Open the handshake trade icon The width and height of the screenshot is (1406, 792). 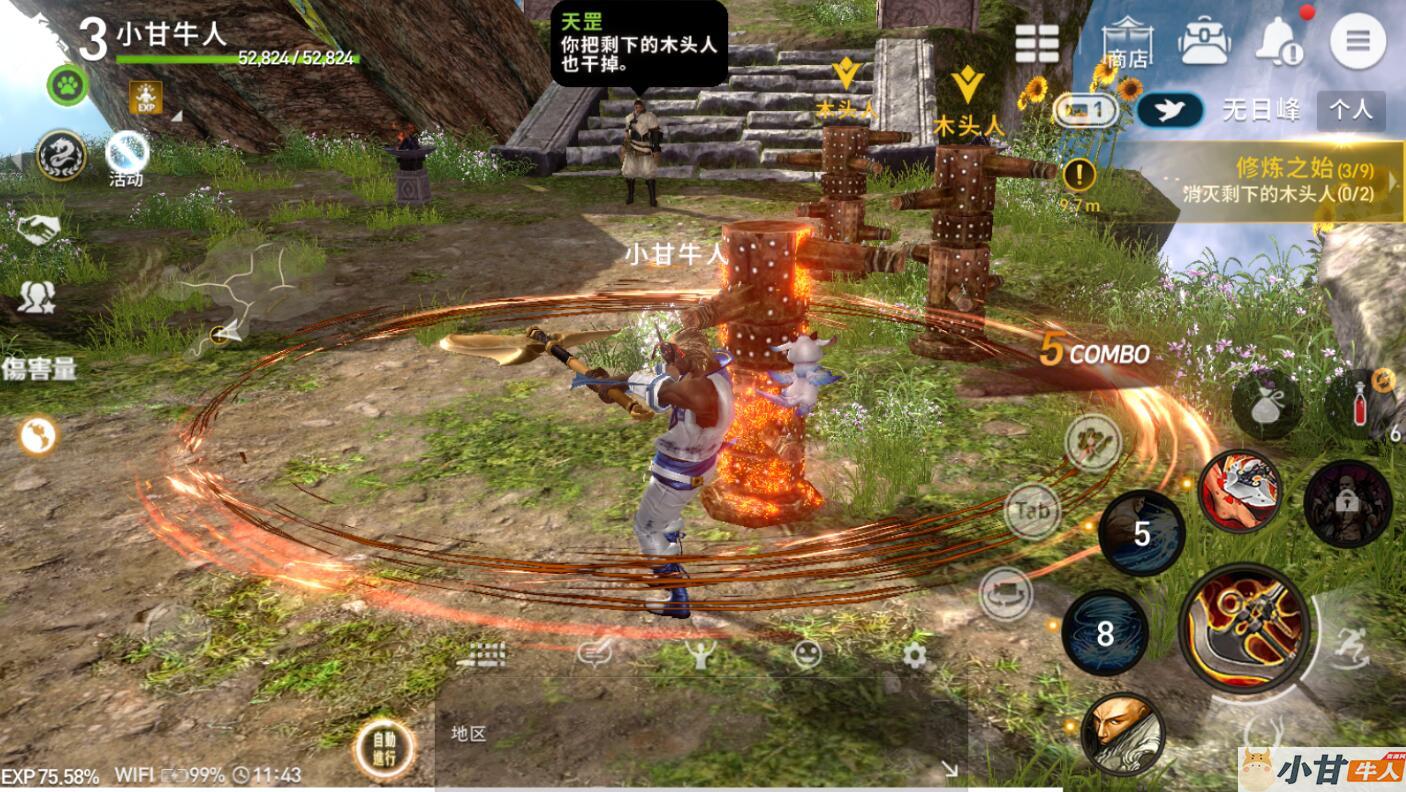click(x=38, y=230)
